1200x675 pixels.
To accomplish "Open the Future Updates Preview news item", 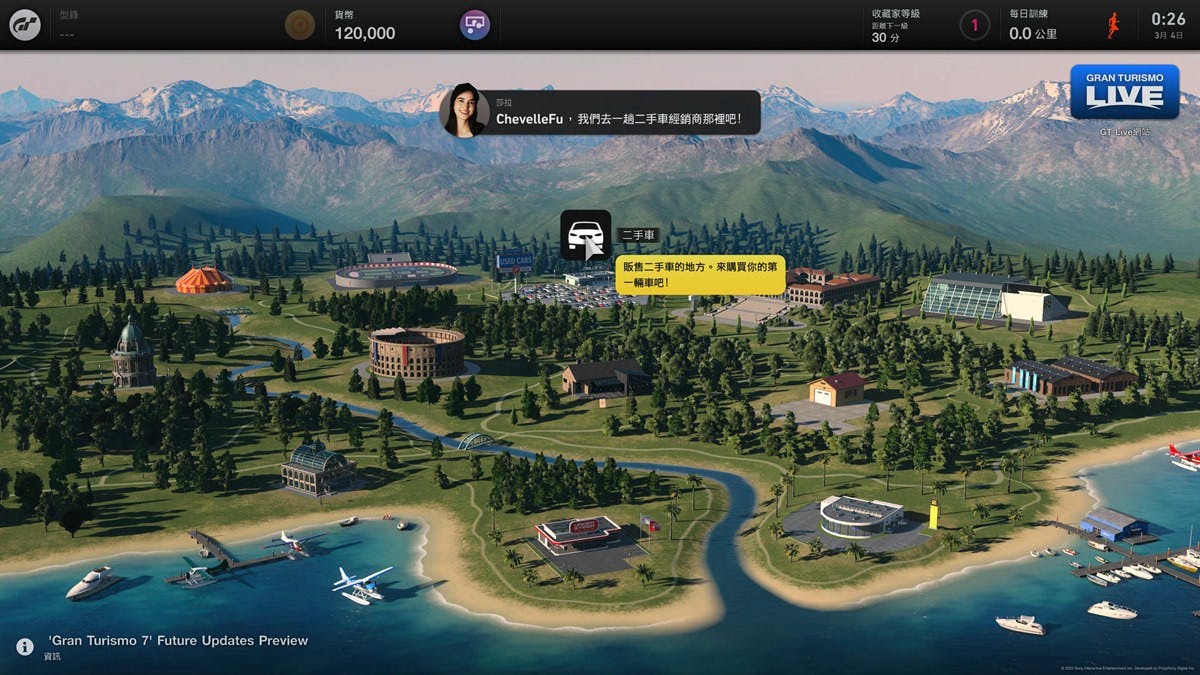I will [178, 640].
